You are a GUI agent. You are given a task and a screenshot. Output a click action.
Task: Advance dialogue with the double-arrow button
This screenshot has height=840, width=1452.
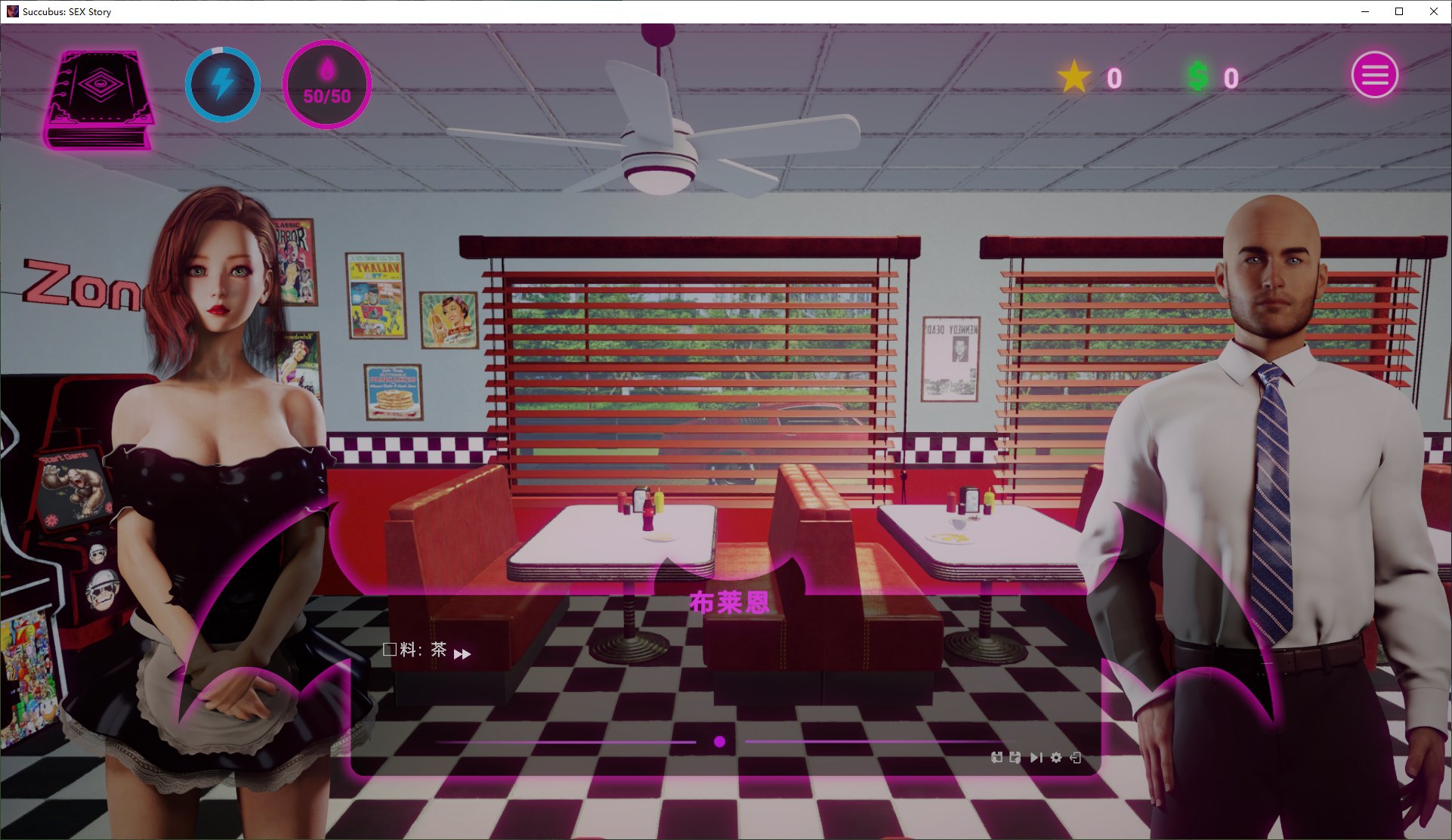coord(462,654)
